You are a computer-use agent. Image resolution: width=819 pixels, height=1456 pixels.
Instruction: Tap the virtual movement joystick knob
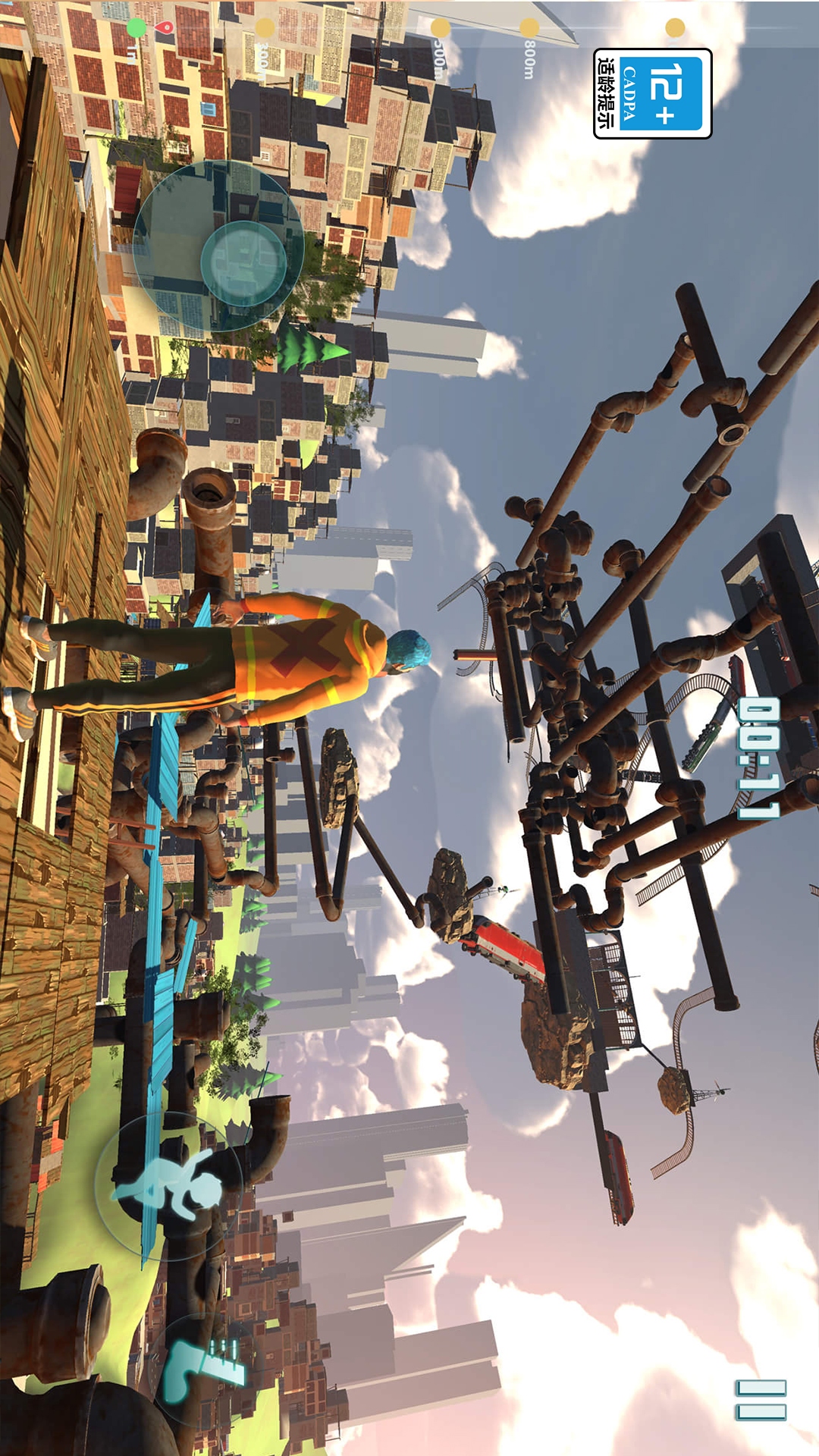point(243,262)
